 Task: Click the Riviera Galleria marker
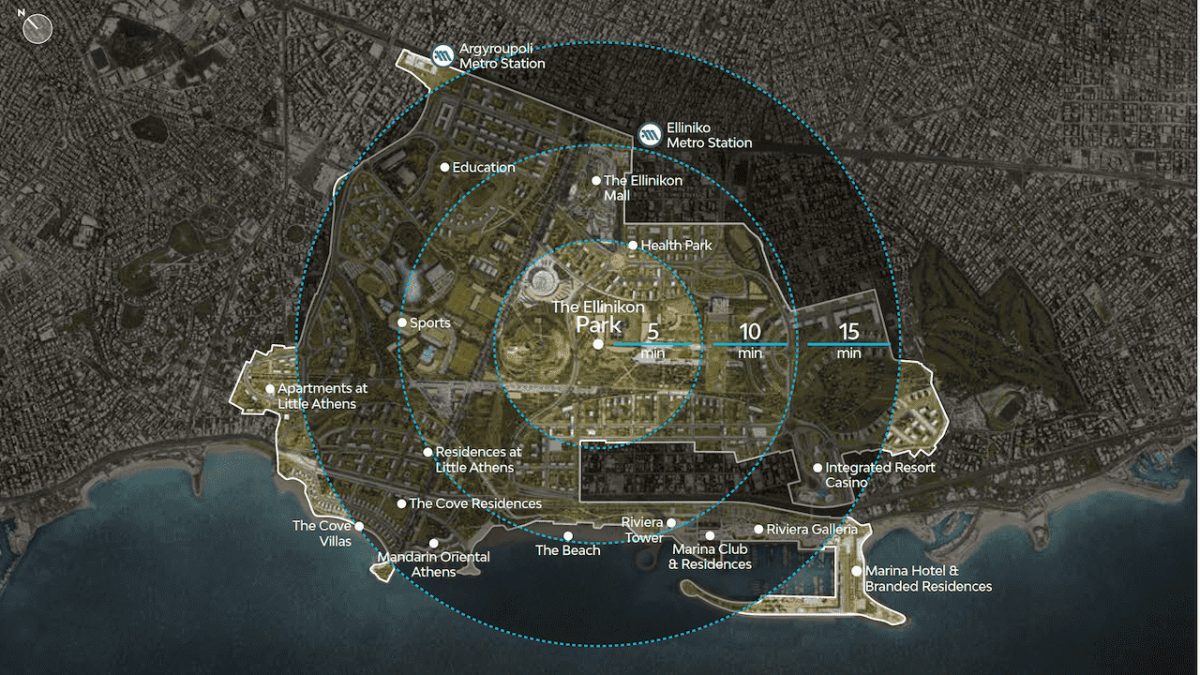coord(759,529)
